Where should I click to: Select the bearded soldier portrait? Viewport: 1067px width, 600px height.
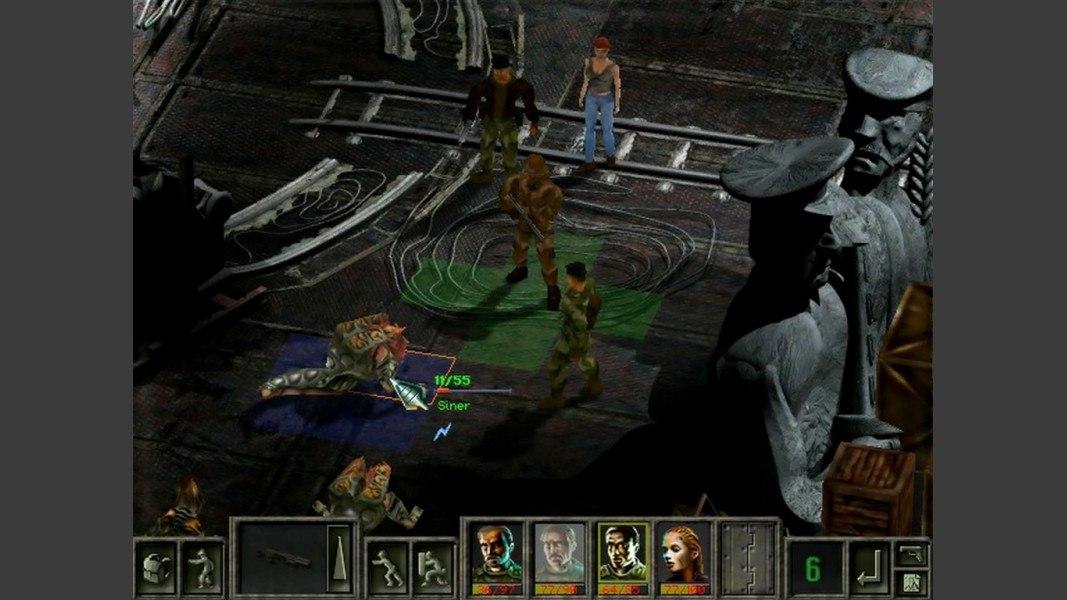tap(495, 553)
